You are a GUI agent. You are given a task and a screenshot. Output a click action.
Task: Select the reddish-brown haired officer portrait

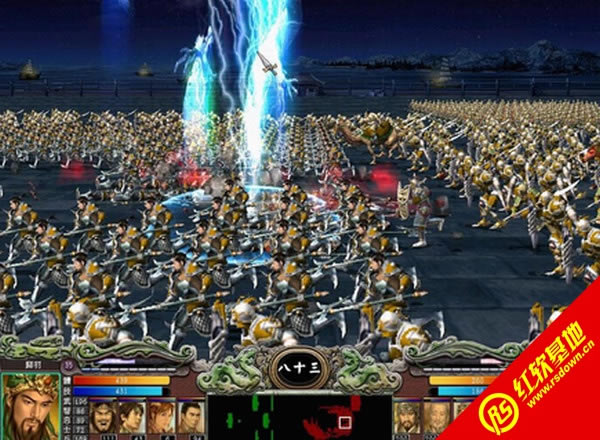pyautogui.click(x=160, y=418)
